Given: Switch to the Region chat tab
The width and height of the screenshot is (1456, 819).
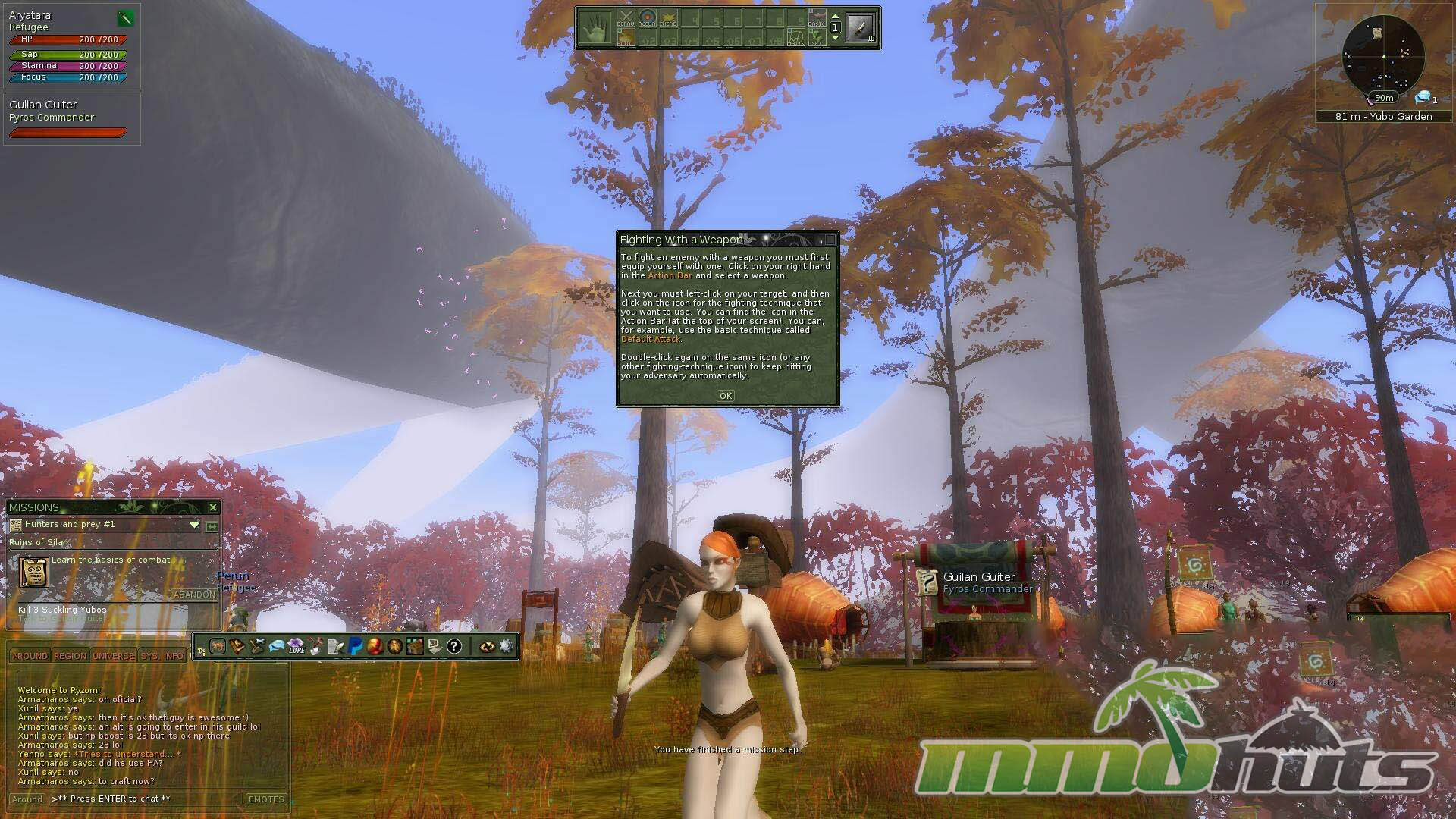Looking at the screenshot, I should point(70,656).
